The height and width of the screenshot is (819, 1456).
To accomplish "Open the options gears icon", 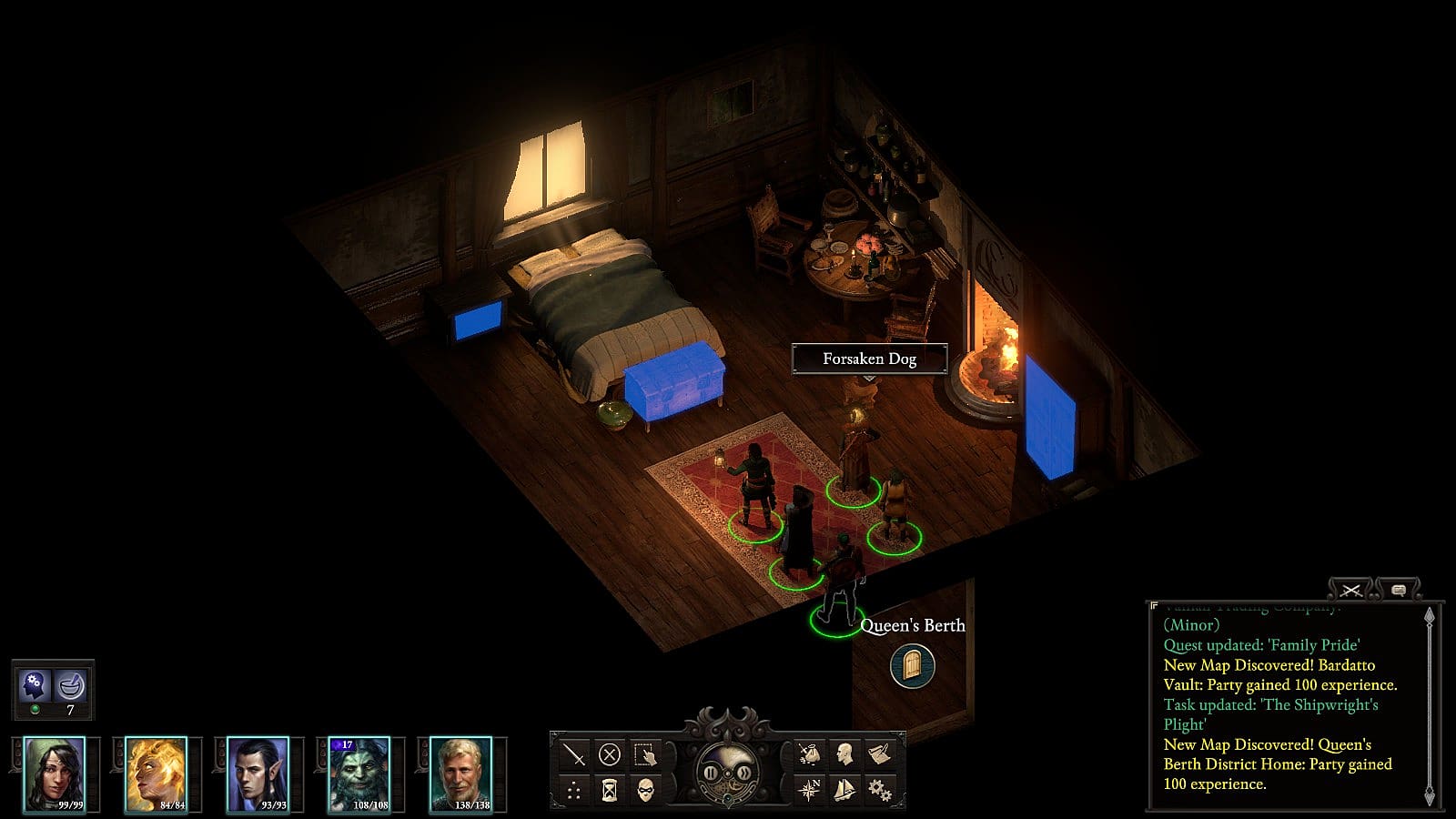I will (x=880, y=789).
